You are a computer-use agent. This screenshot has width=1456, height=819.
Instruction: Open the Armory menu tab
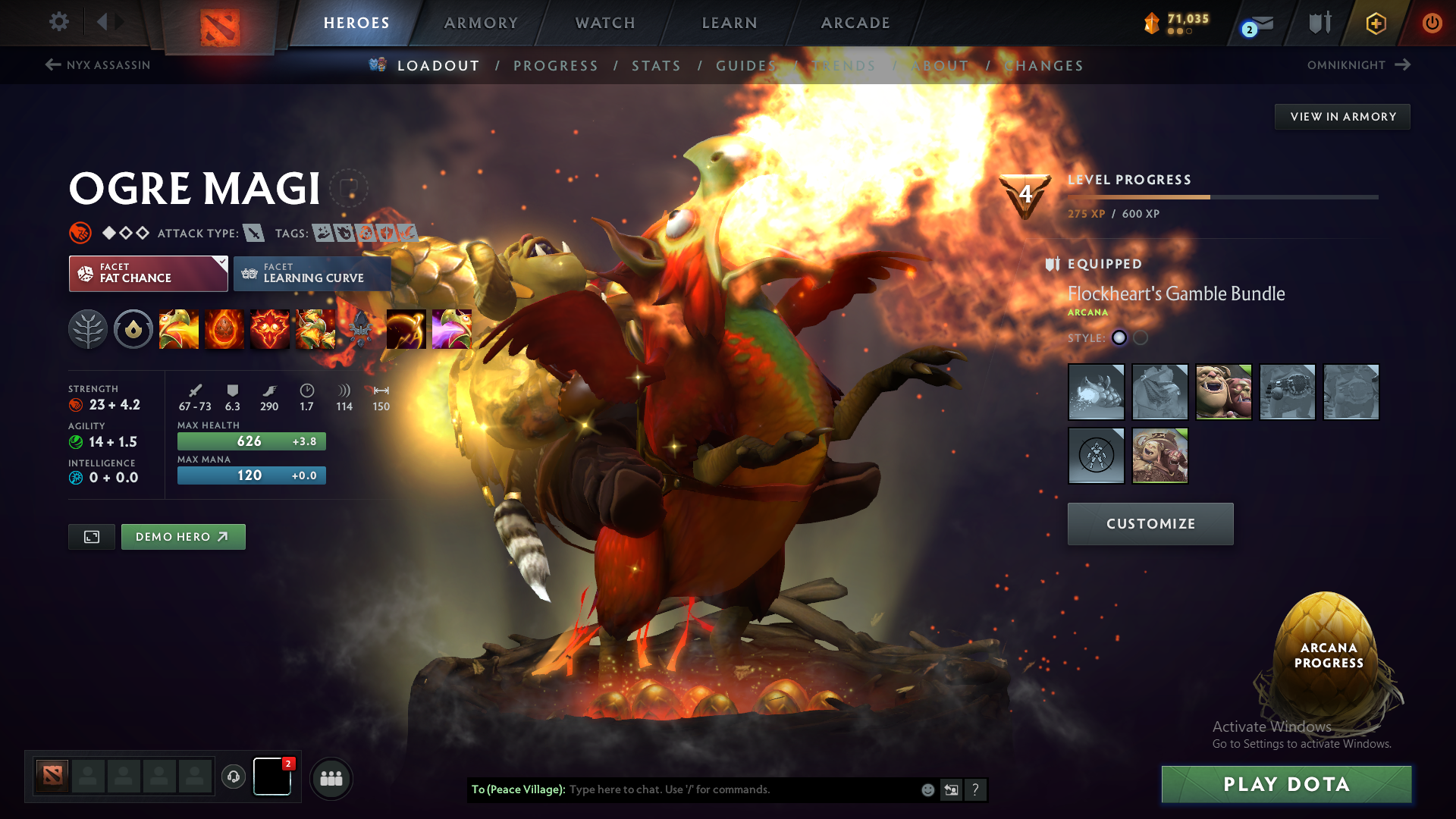[x=480, y=23]
